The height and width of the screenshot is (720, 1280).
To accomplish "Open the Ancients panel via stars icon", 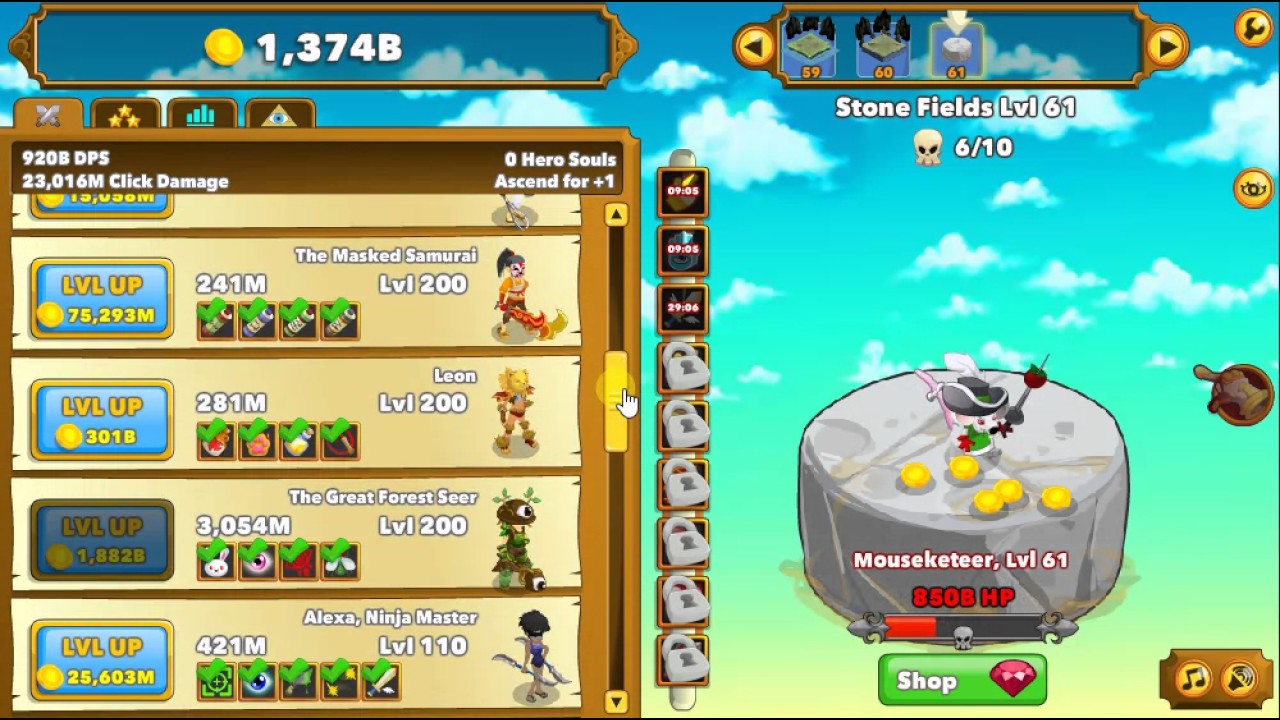I will pyautogui.click(x=124, y=116).
